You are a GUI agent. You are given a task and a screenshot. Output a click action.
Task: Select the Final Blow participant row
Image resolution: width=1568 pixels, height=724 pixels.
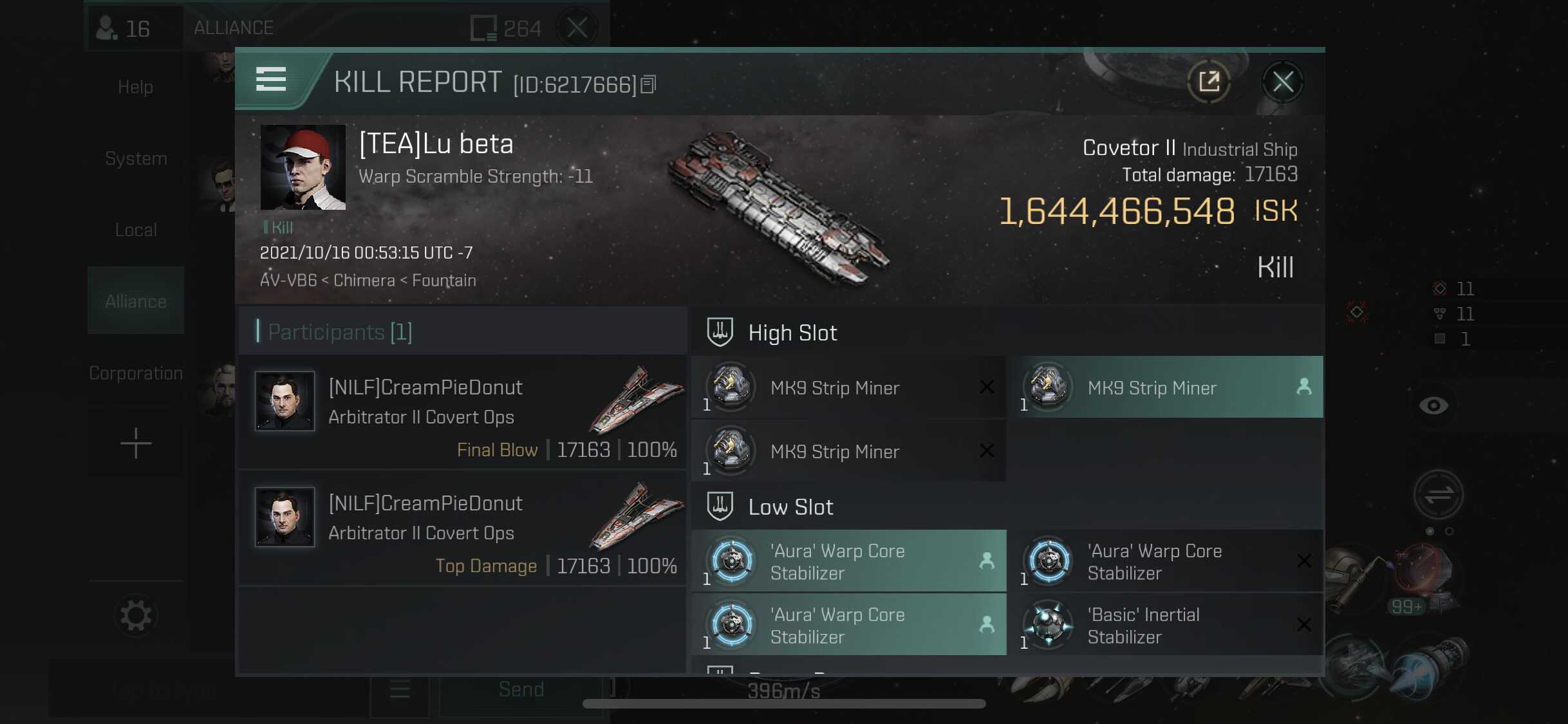click(x=462, y=413)
